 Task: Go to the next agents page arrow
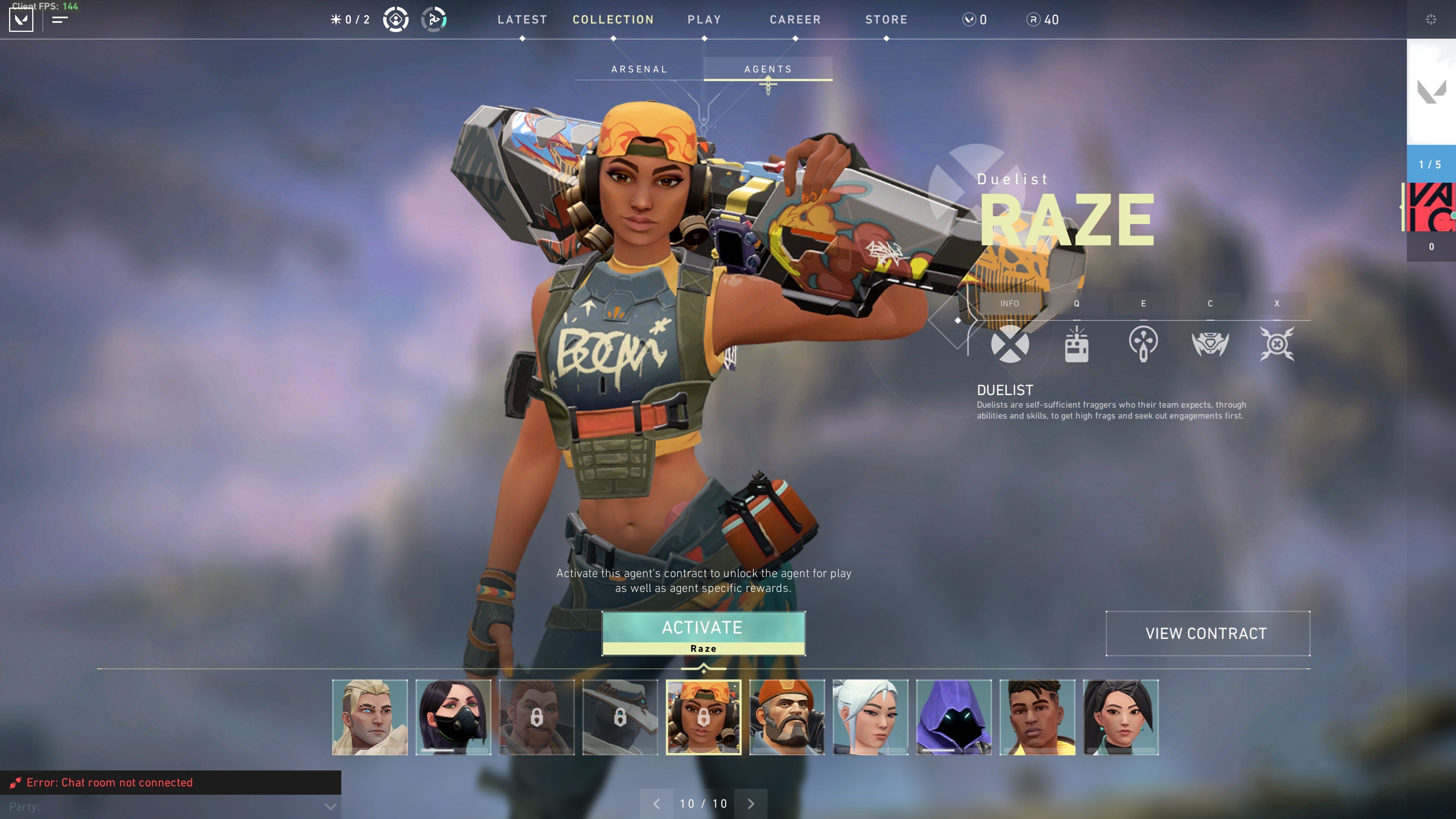(751, 803)
